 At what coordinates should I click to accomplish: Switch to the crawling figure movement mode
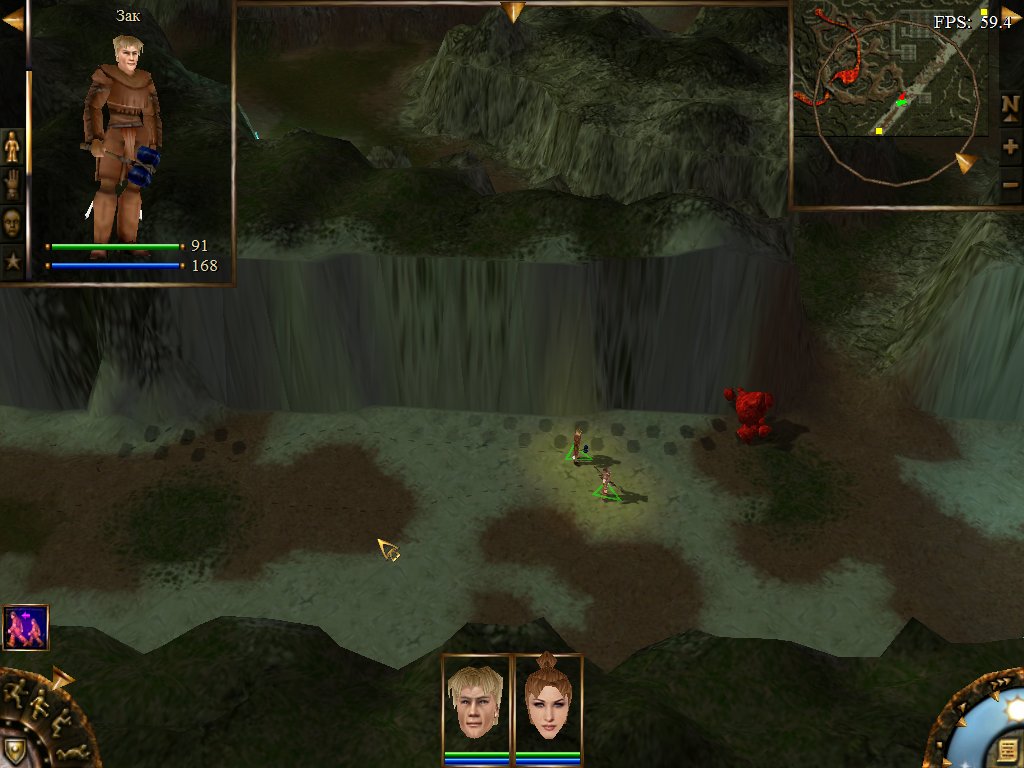[x=70, y=752]
